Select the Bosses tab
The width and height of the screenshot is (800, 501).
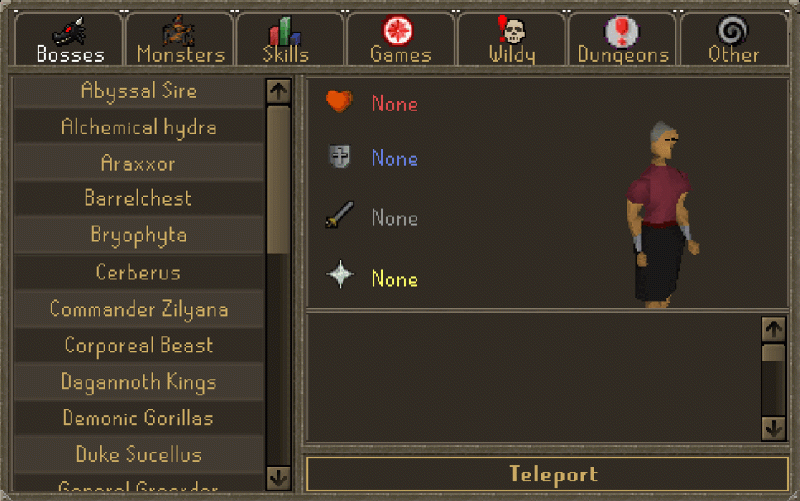[x=69, y=41]
